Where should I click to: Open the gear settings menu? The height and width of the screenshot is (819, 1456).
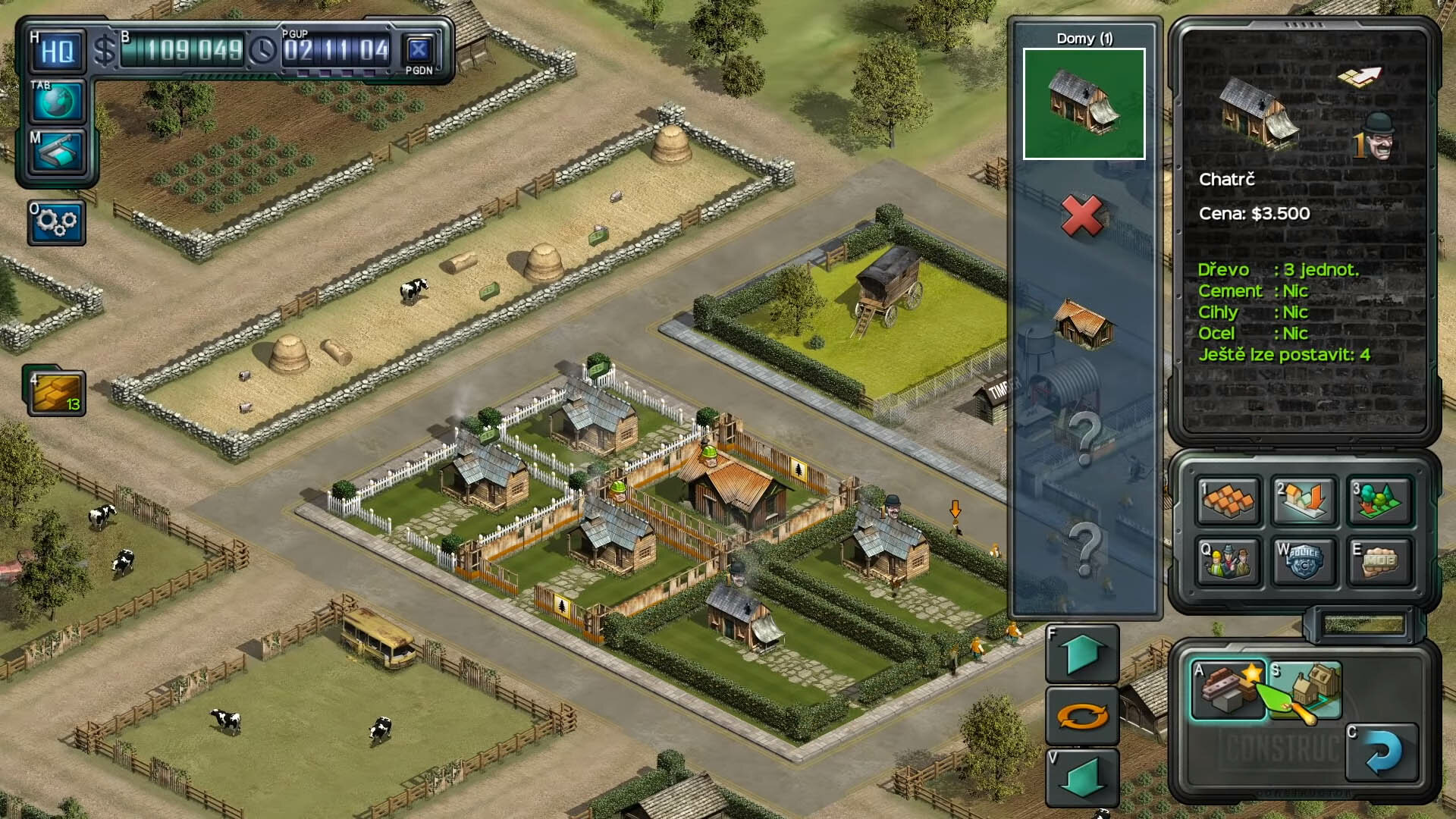pos(57,222)
